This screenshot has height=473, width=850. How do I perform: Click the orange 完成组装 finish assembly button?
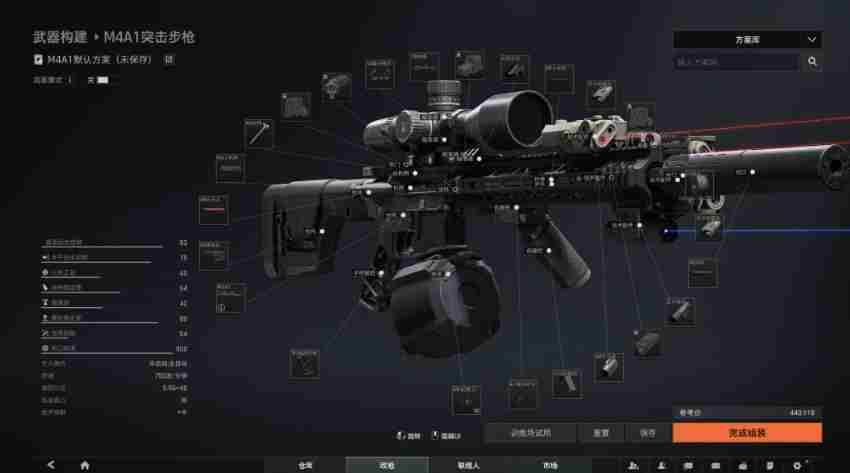coord(747,433)
